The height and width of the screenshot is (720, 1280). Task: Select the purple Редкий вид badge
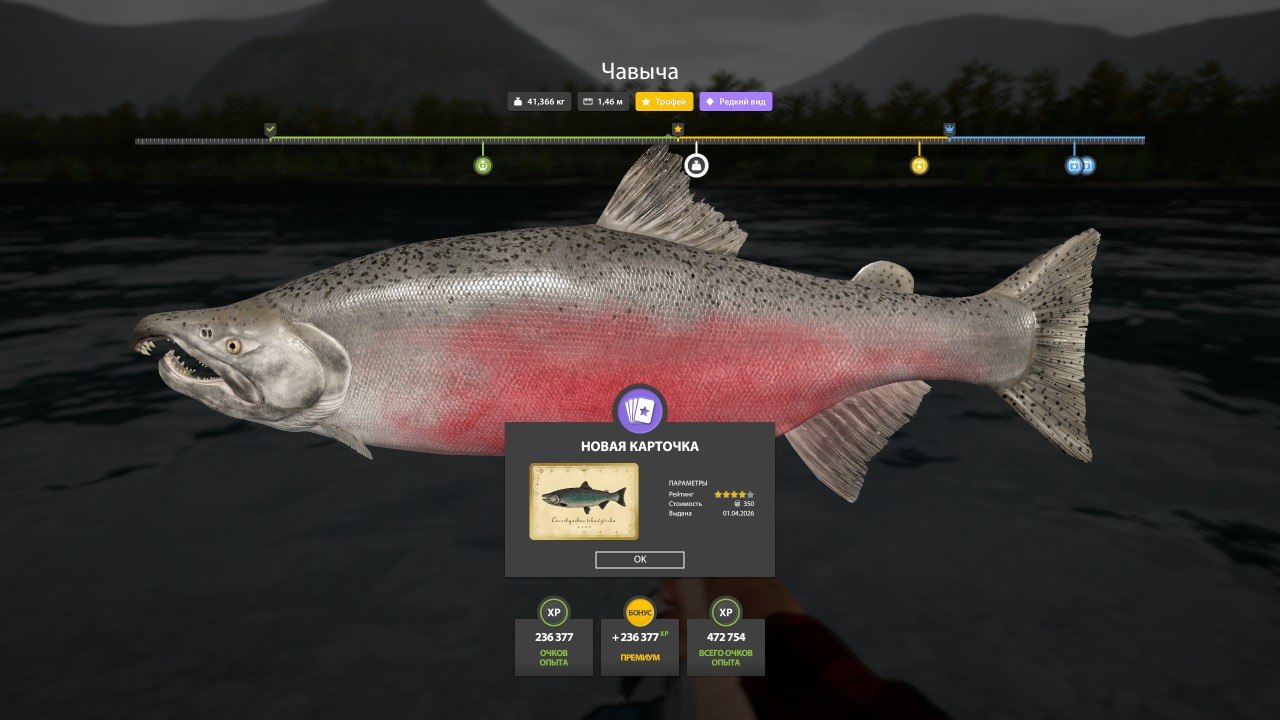click(x=736, y=102)
